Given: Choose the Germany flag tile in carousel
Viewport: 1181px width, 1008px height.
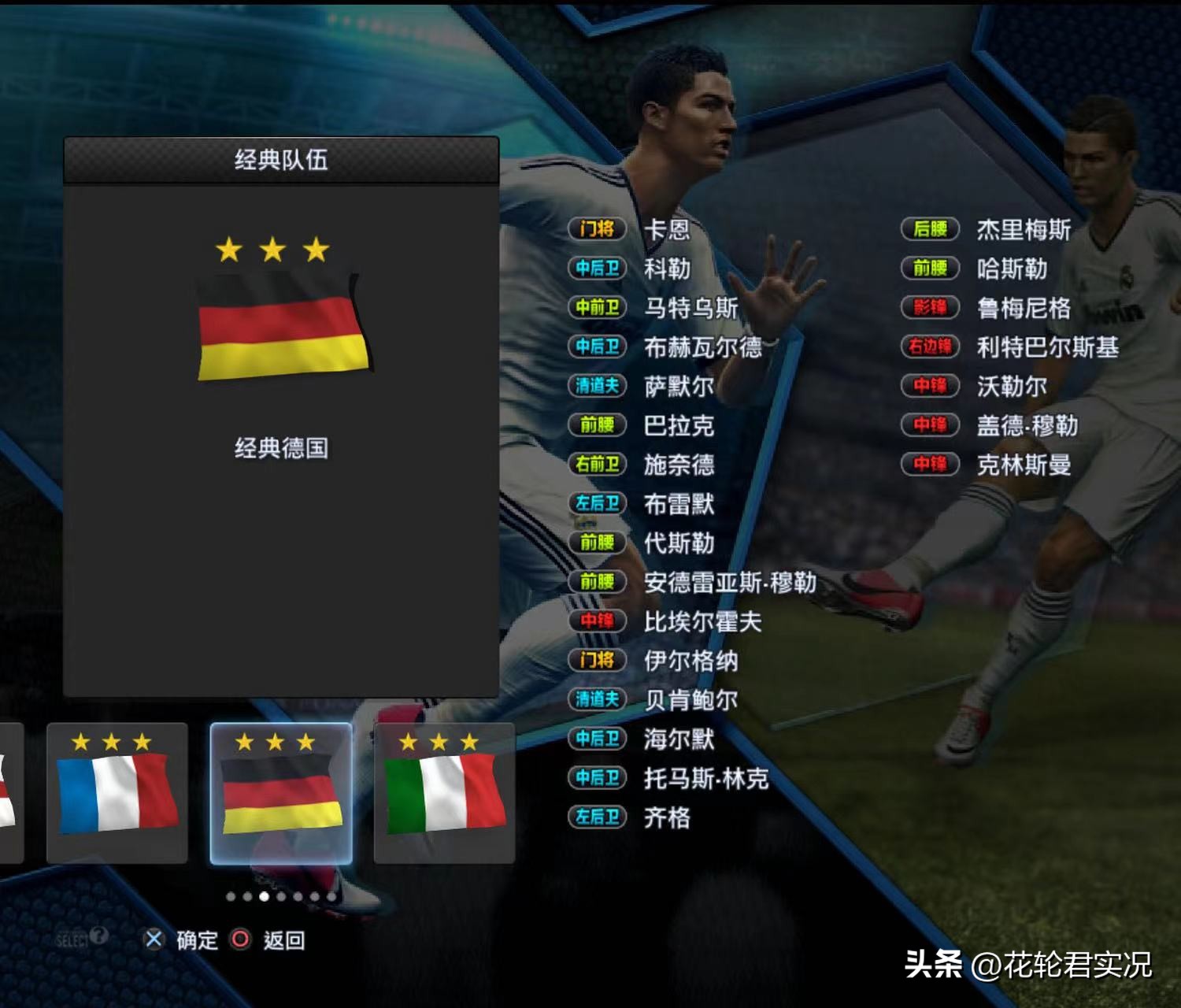Looking at the screenshot, I should pos(281,792).
